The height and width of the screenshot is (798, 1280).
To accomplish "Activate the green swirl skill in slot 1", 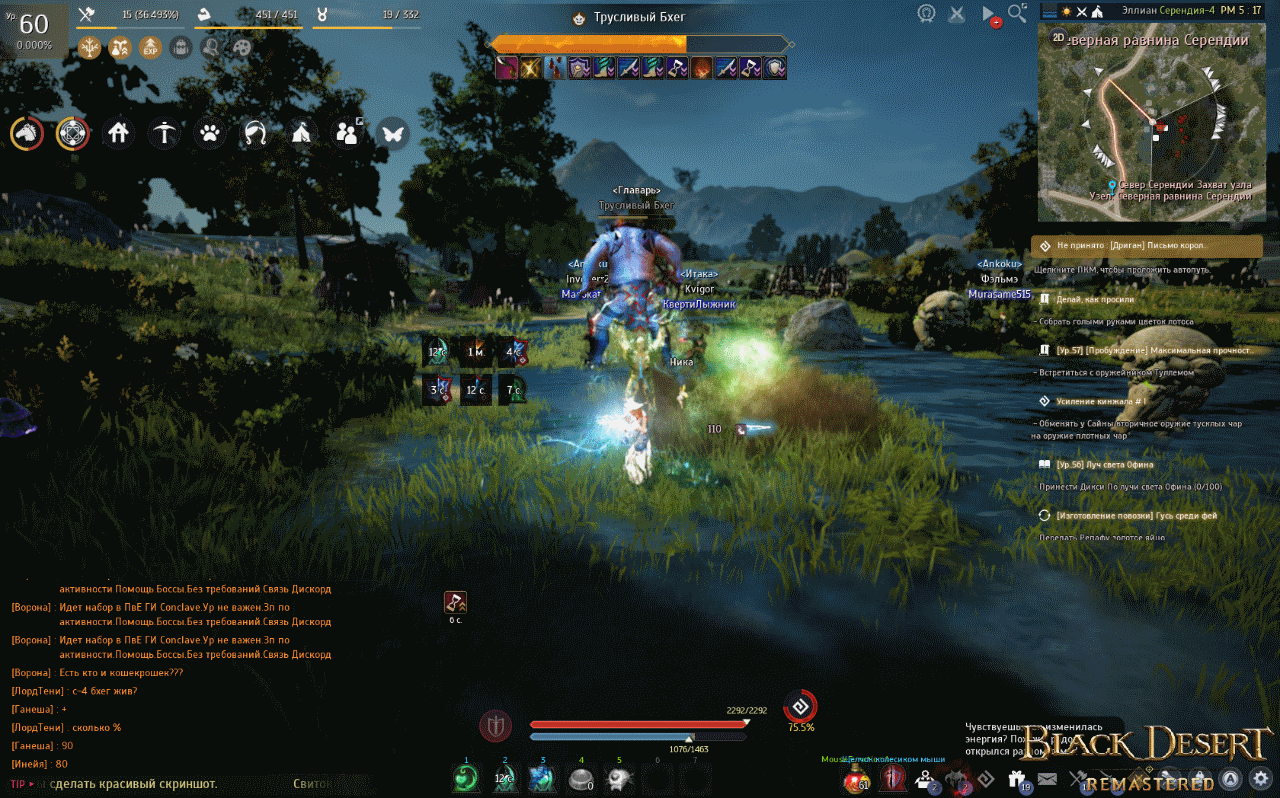I will 465,779.
